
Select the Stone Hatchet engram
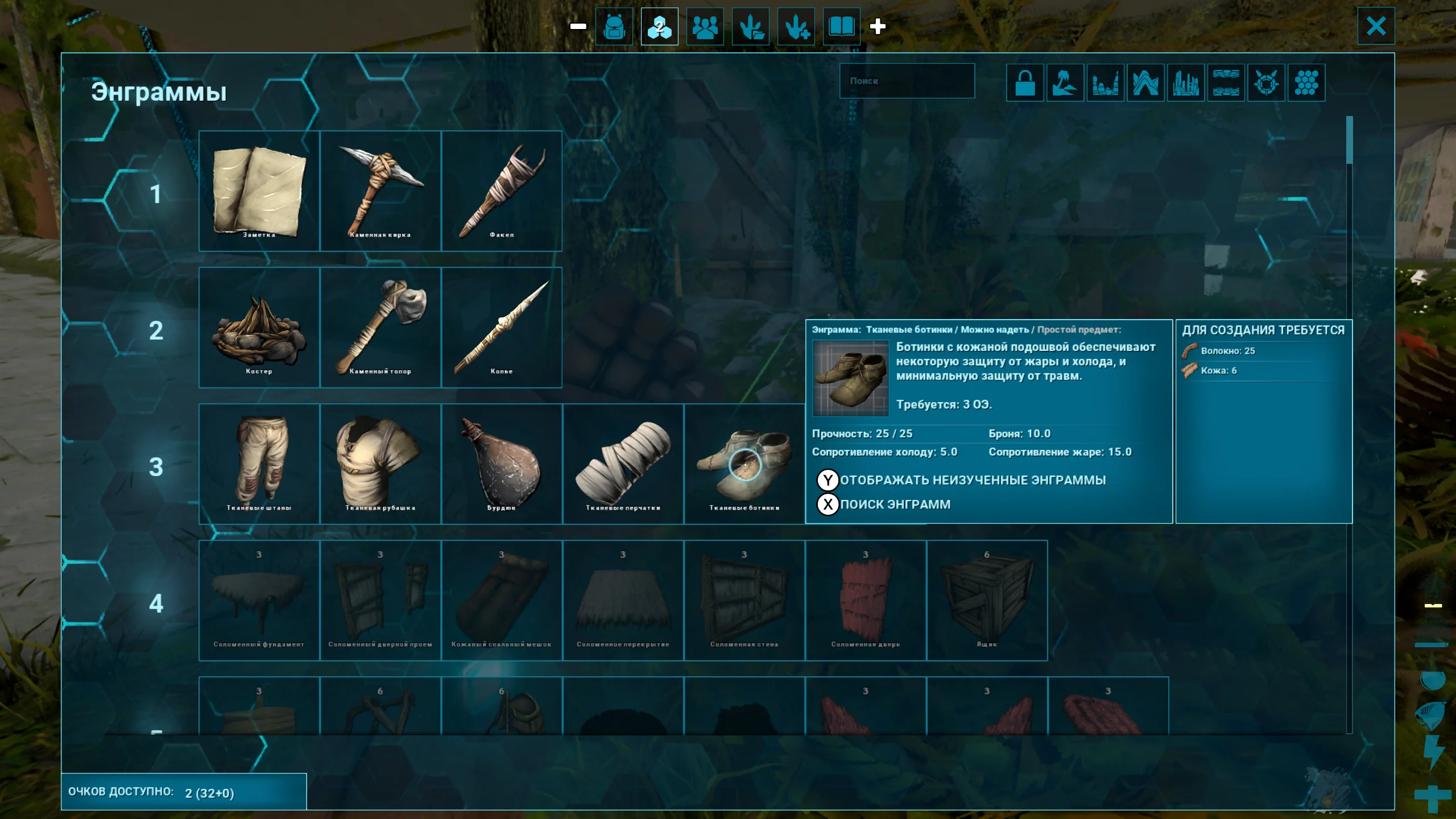(380, 328)
